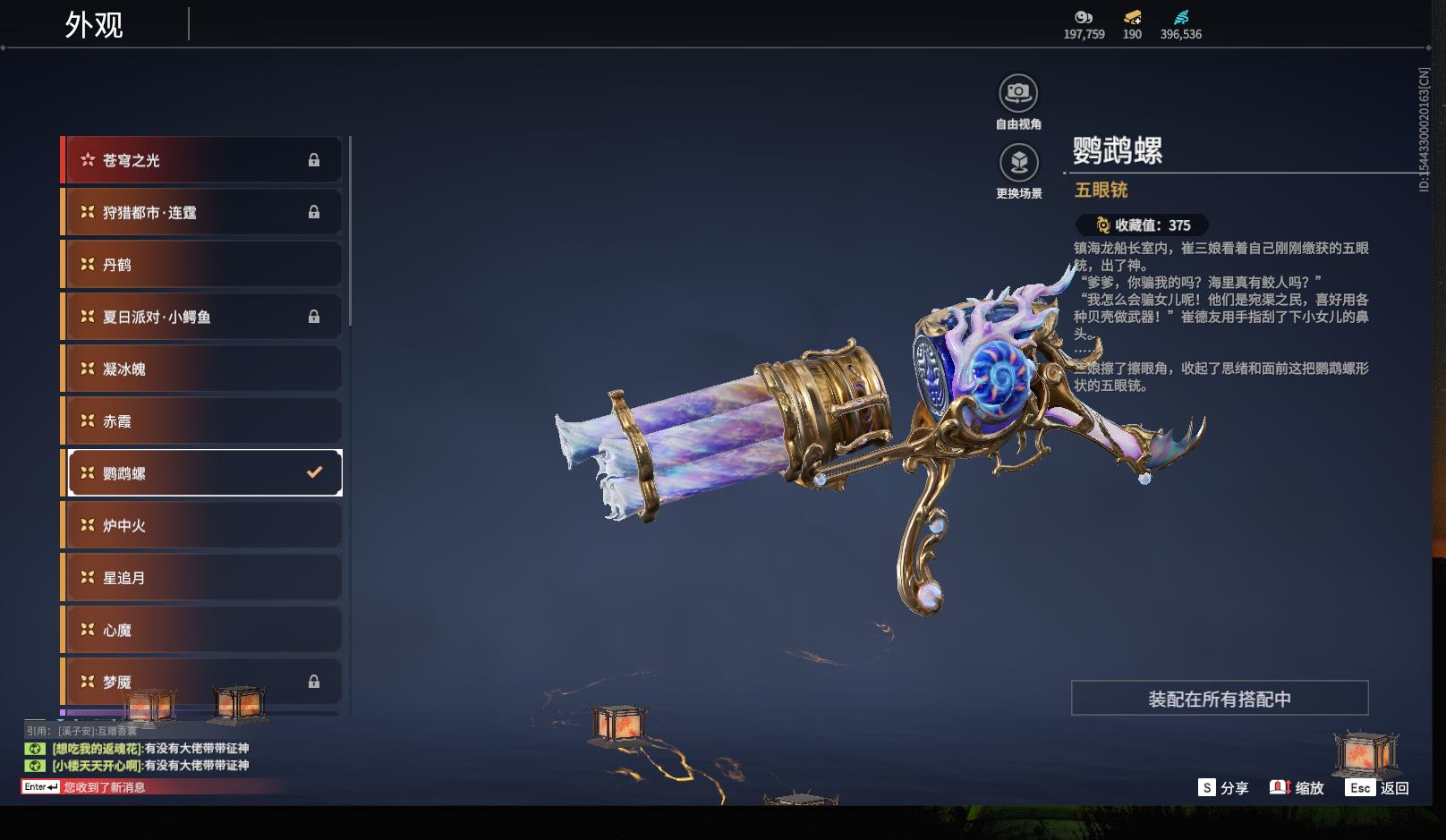Viewport: 1446px width, 840px height.
Task: Pick the locked 梦魇 skin
Action: click(202, 682)
